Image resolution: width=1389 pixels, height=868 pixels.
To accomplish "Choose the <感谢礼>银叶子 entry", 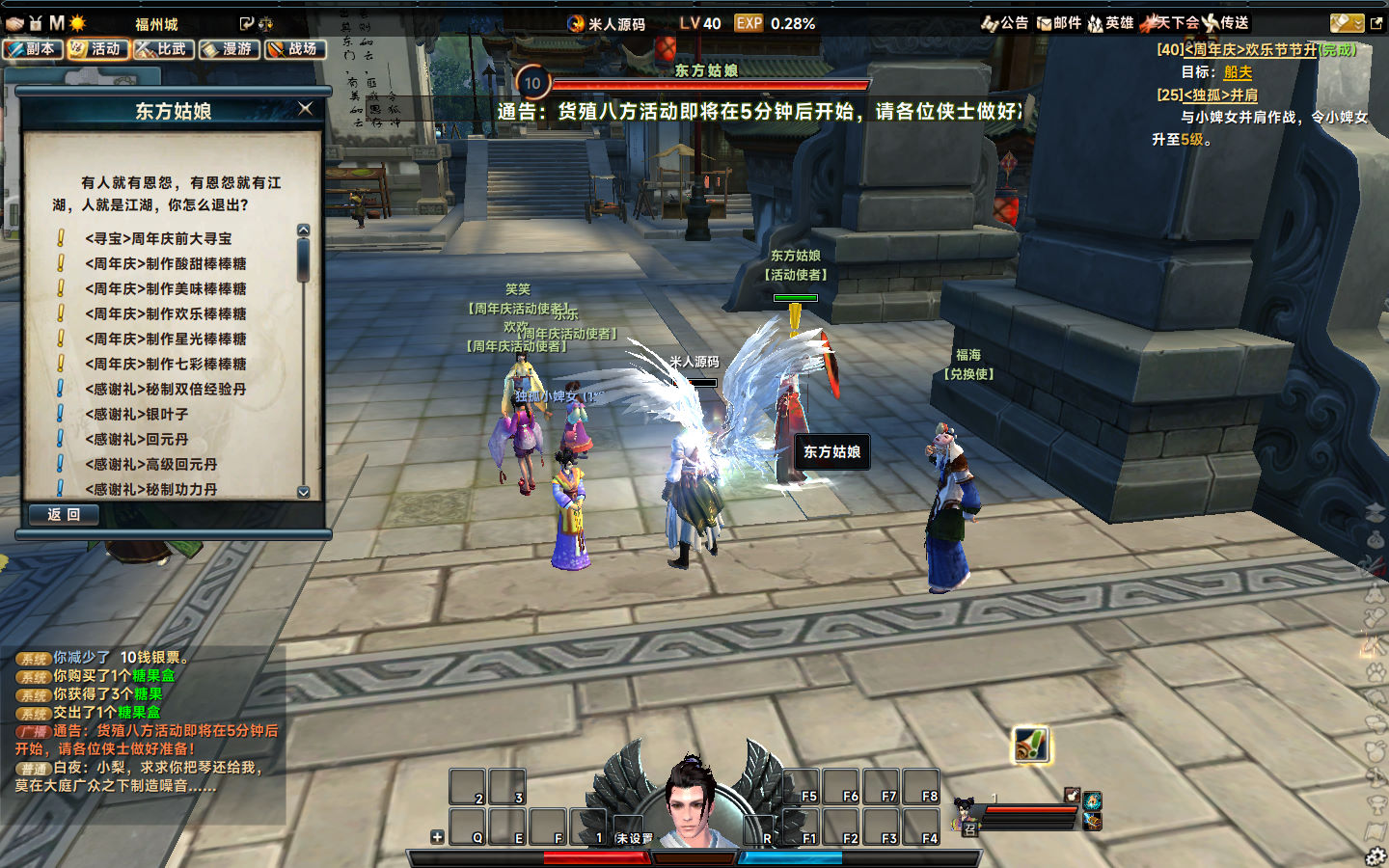I will [136, 414].
